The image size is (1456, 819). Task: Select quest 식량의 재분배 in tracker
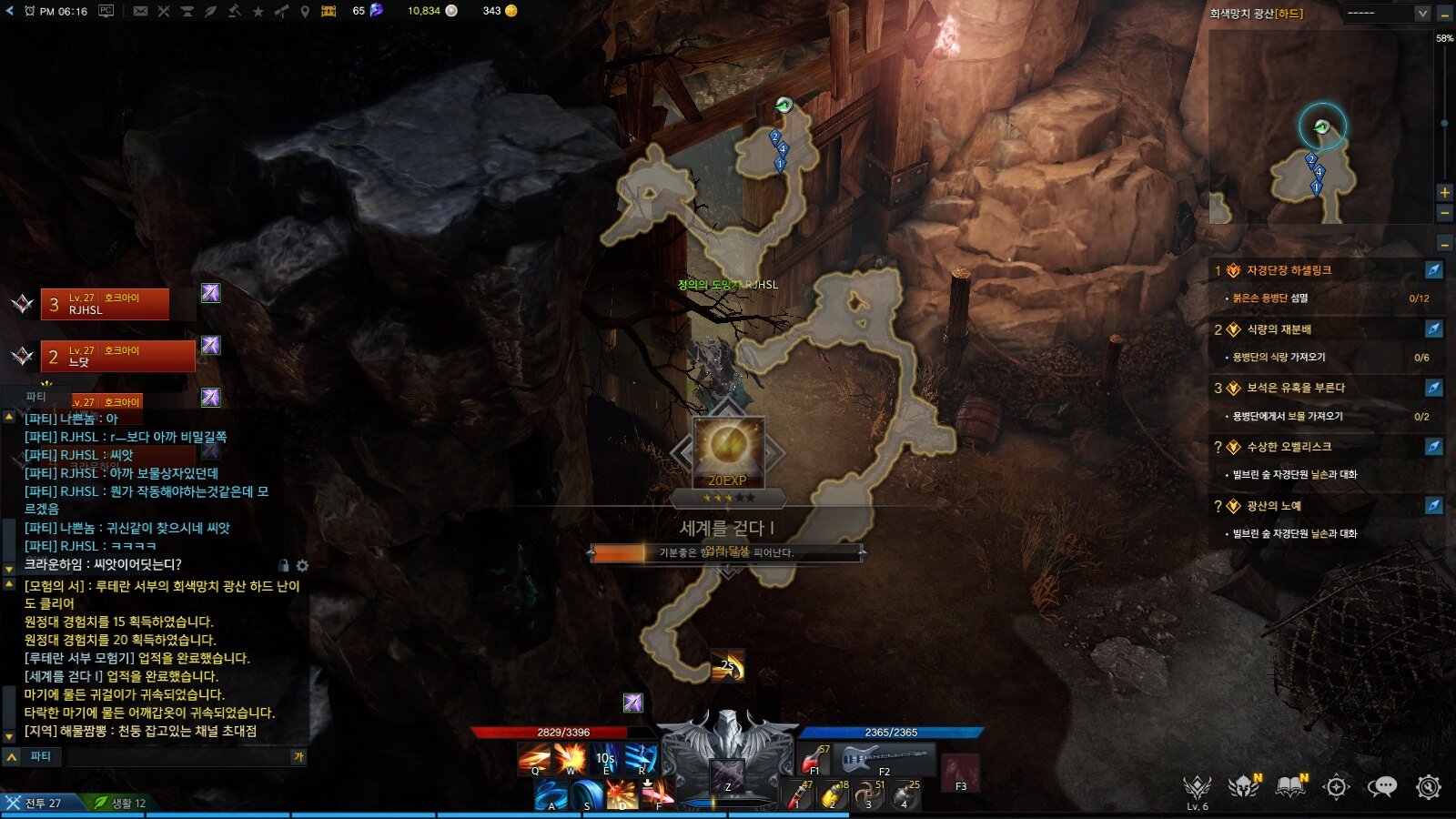(x=1279, y=329)
